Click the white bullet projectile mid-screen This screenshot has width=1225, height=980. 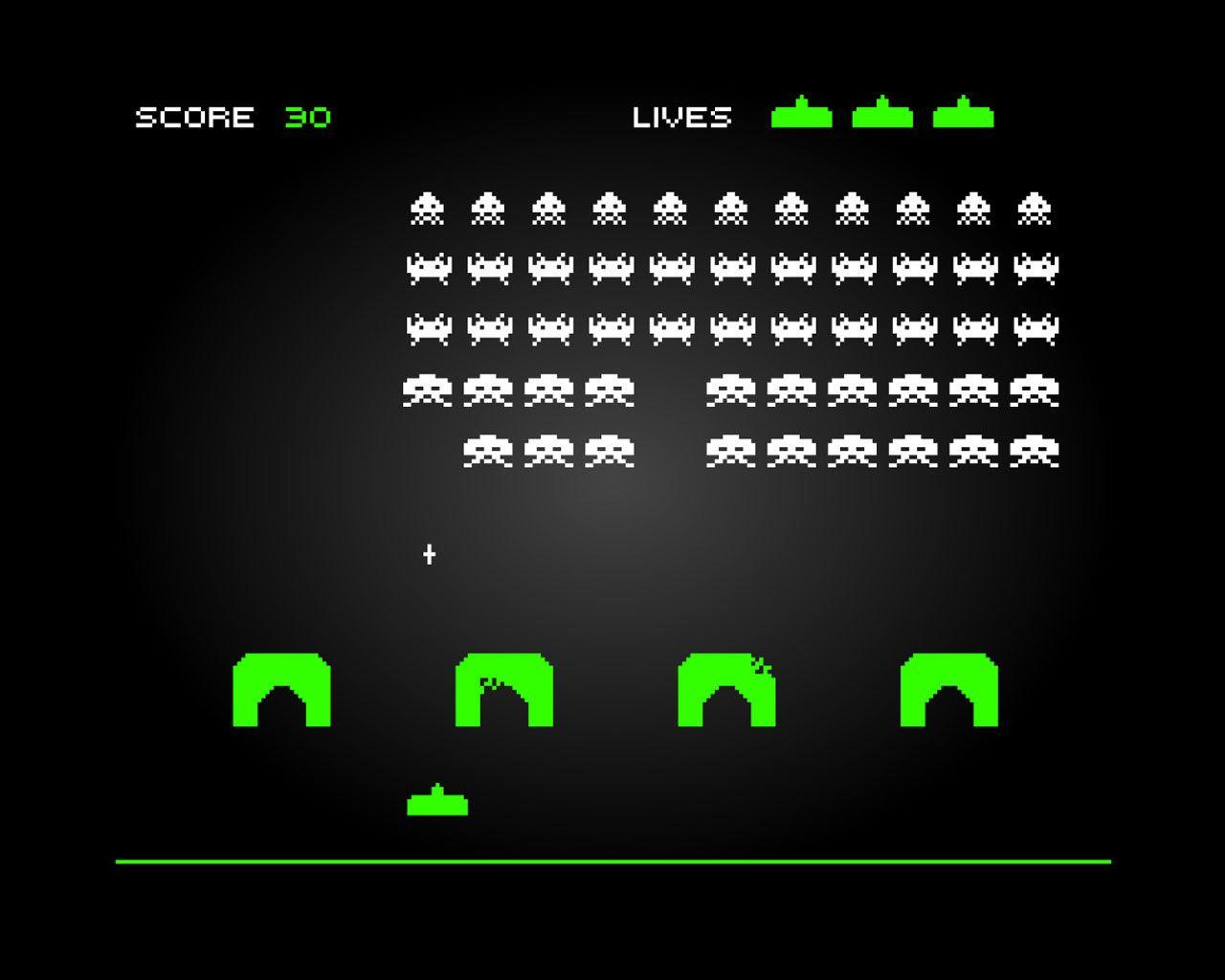[x=429, y=552]
